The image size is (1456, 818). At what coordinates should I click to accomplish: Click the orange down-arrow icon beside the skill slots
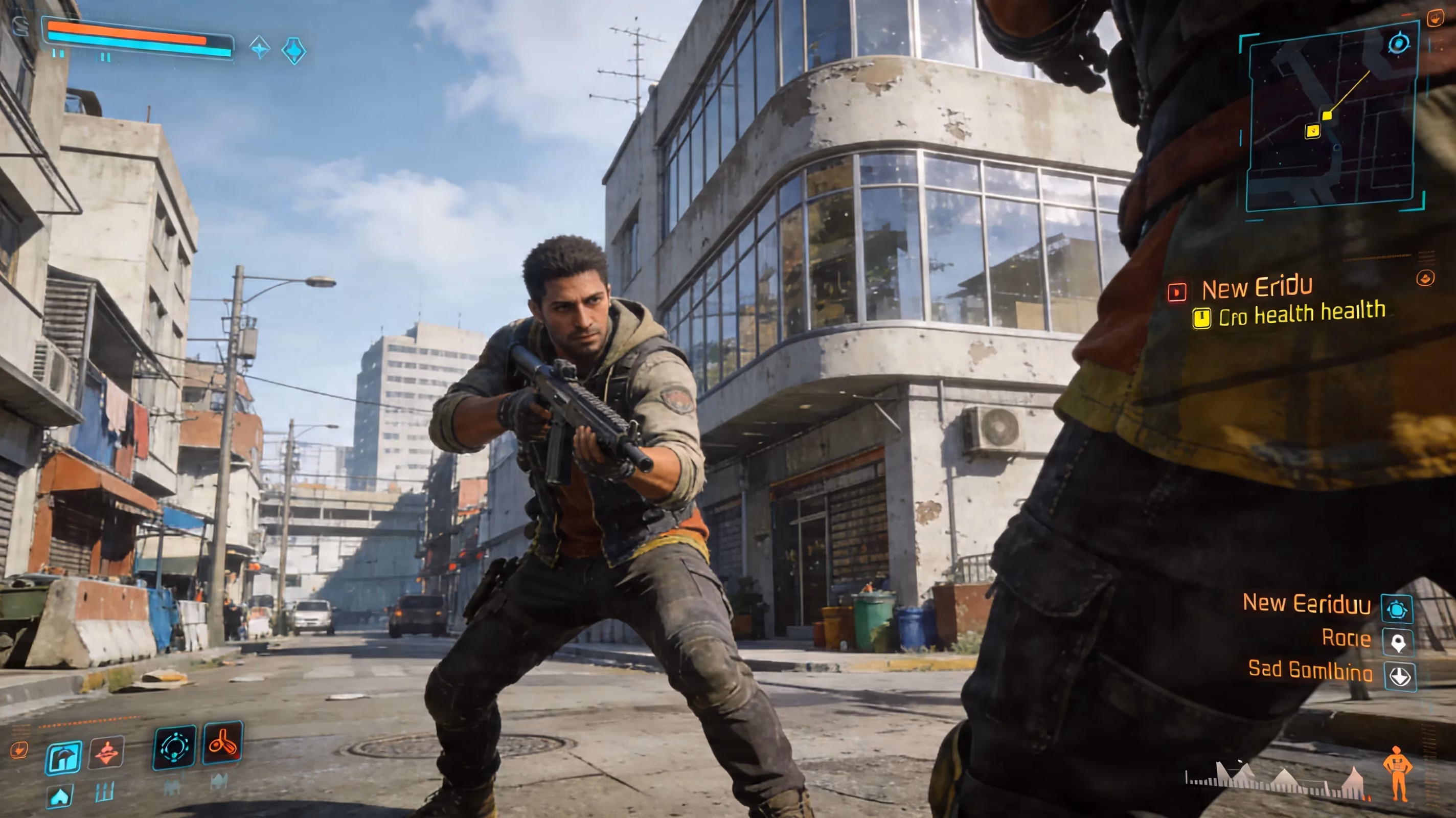point(18,749)
